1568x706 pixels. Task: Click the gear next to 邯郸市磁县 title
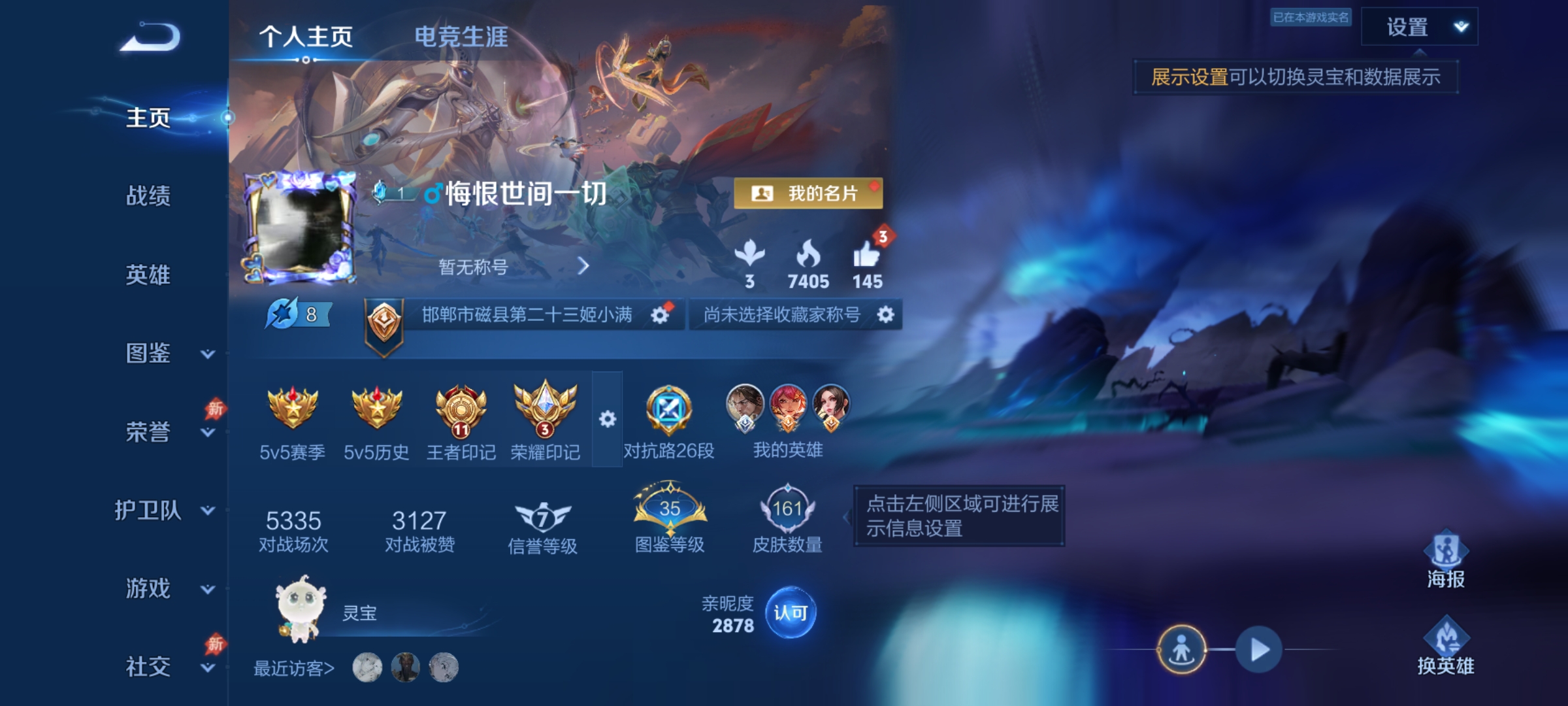pyautogui.click(x=662, y=314)
